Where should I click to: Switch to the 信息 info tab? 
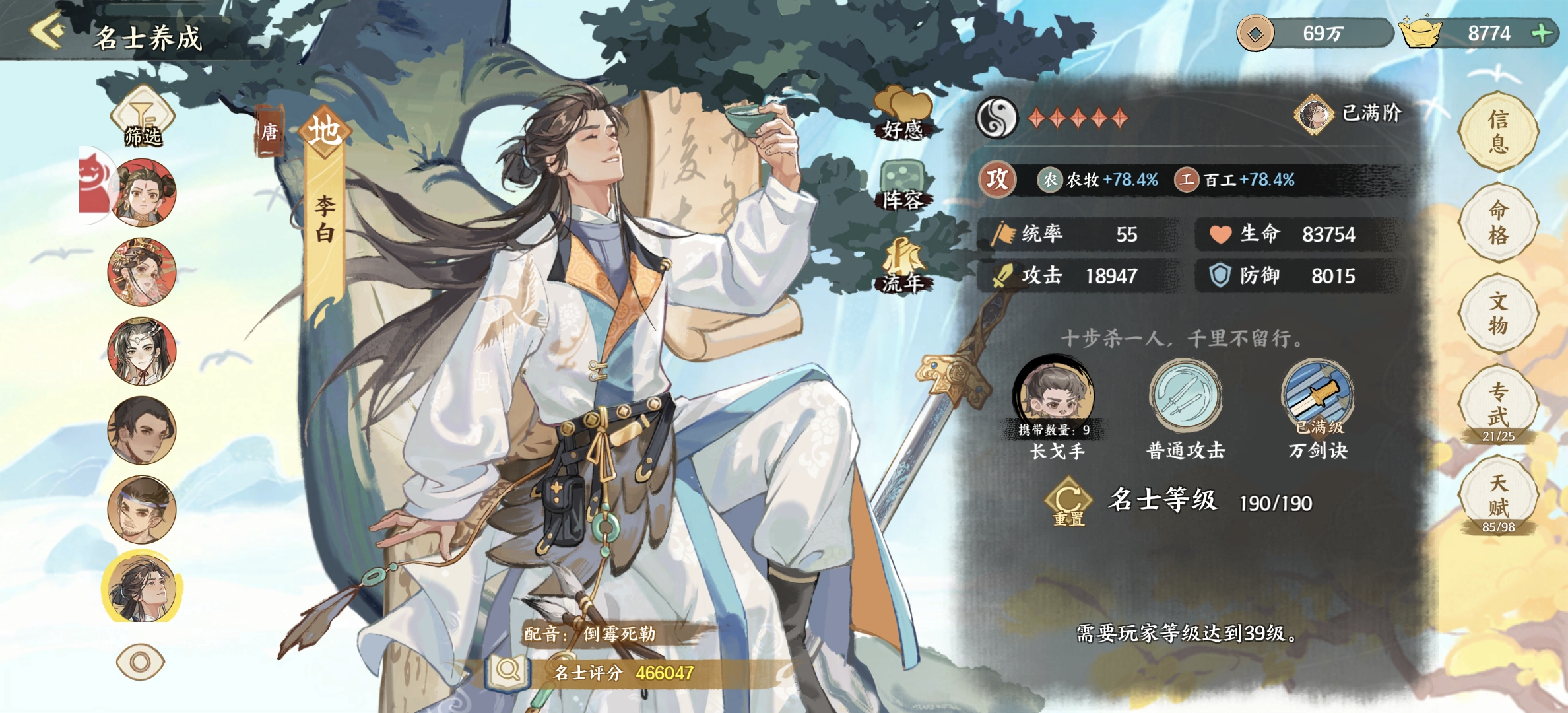coord(1498,131)
